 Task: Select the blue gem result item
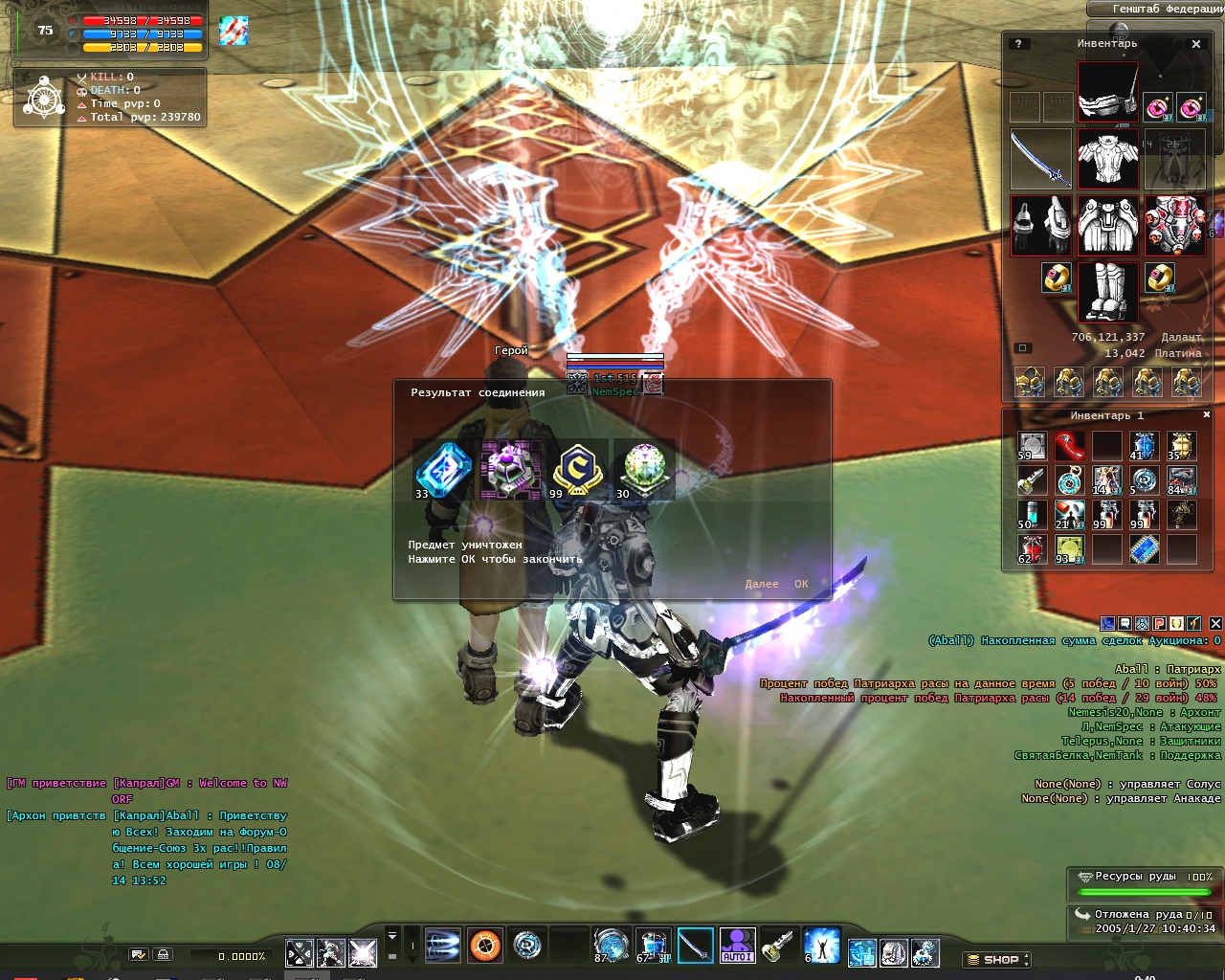tap(443, 470)
